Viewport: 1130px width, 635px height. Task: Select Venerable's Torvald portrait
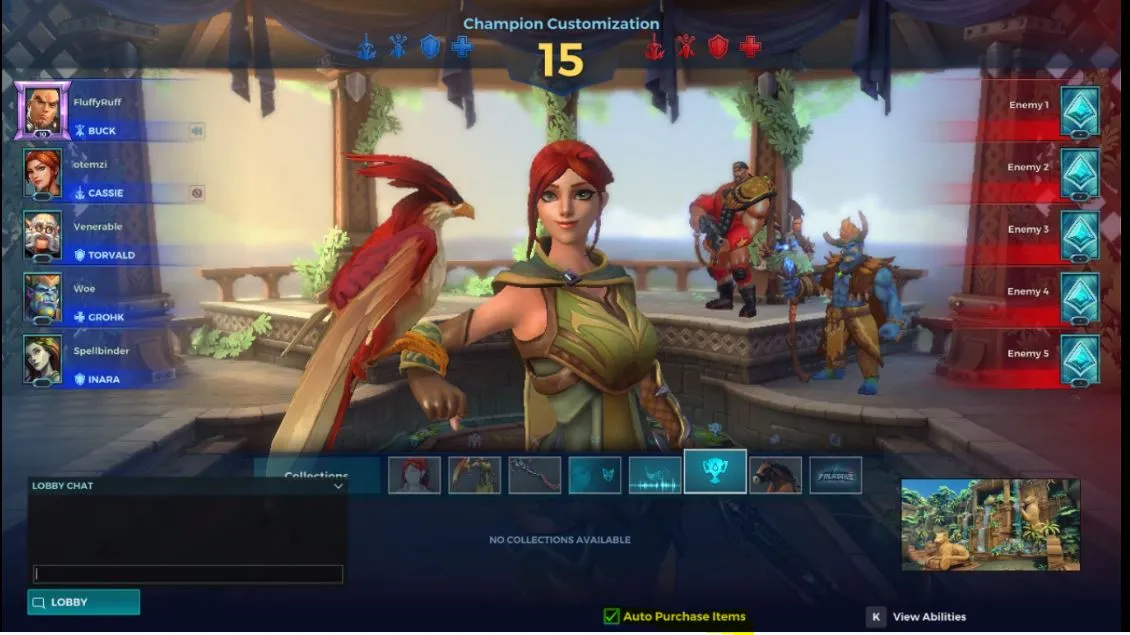click(x=42, y=235)
